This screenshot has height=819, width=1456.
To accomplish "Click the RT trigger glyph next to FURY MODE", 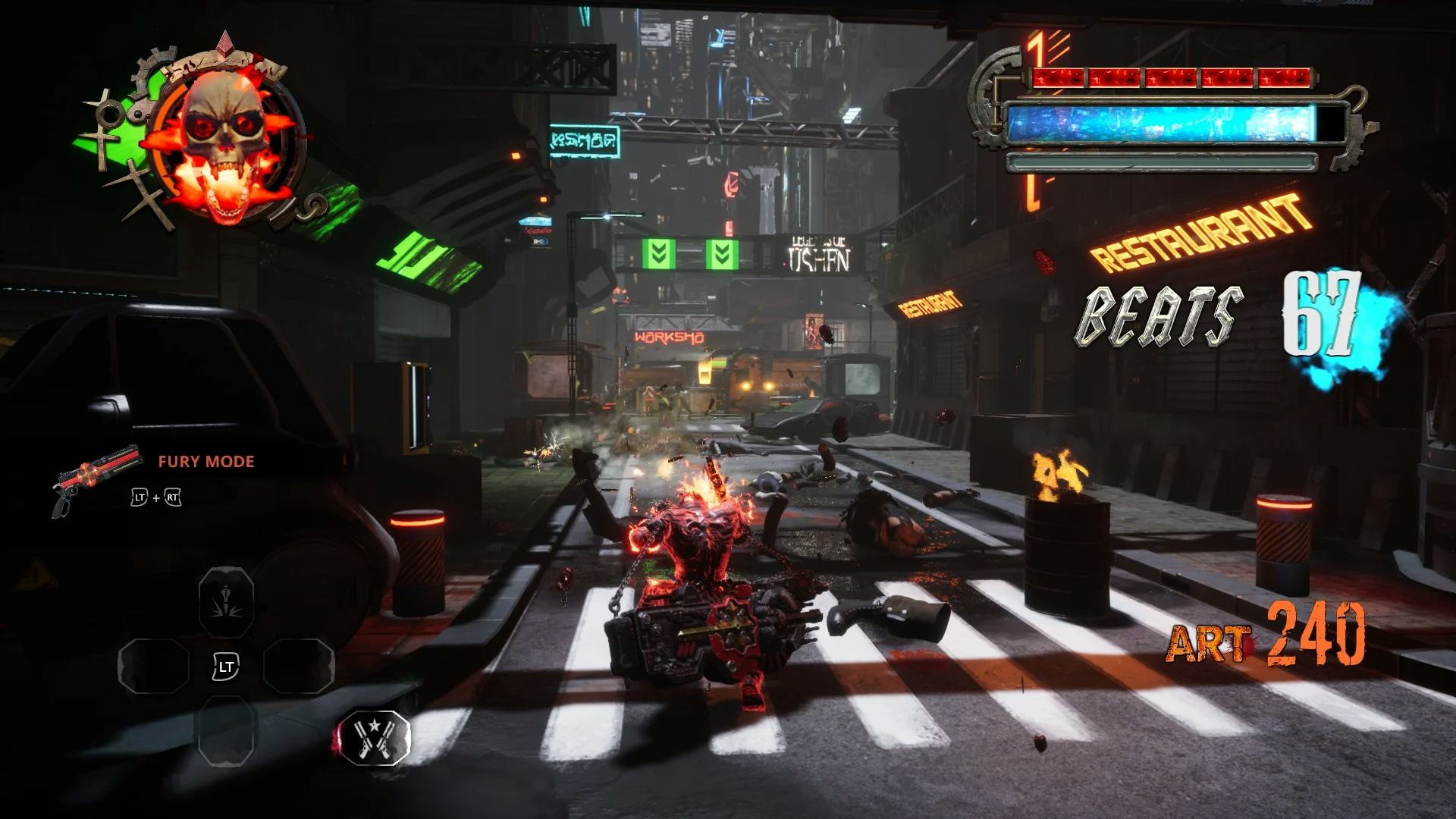I will (x=173, y=497).
